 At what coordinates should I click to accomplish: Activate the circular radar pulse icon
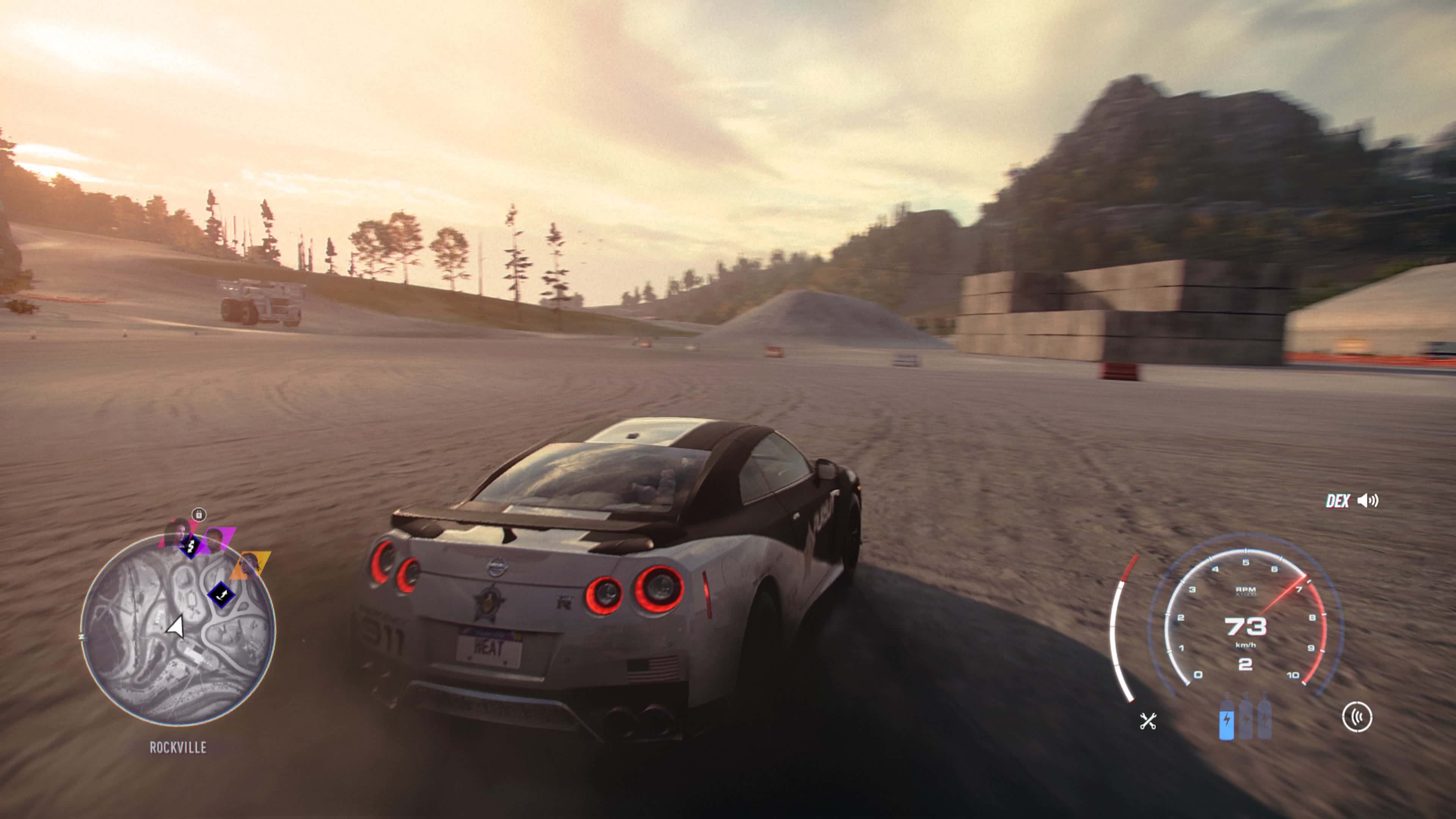pyautogui.click(x=1357, y=717)
